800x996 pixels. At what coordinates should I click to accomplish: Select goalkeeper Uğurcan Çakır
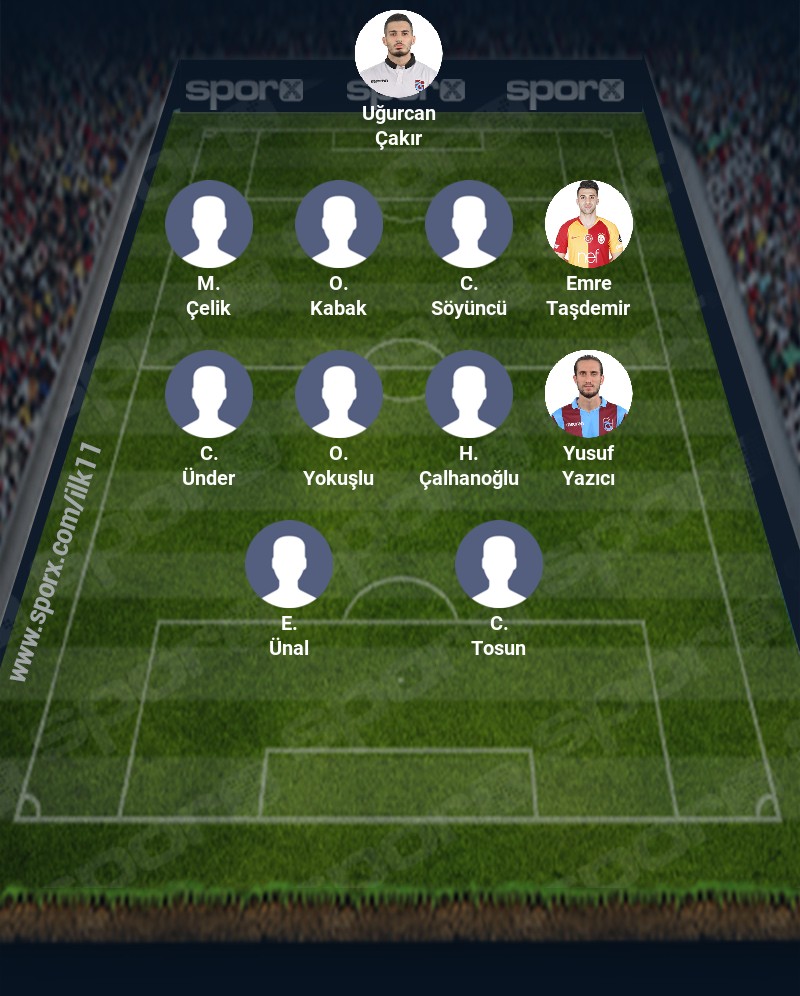398,54
